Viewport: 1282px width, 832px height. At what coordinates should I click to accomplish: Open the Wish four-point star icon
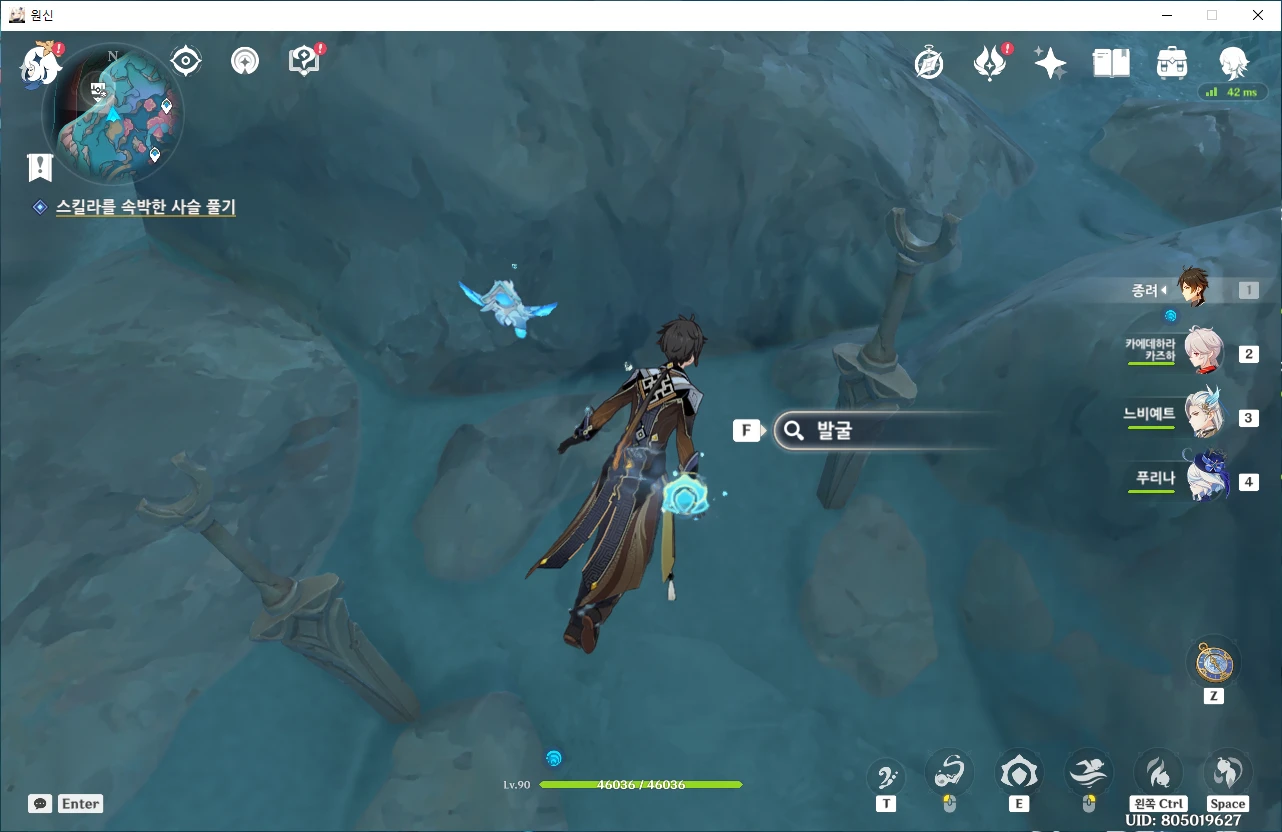tap(1050, 64)
